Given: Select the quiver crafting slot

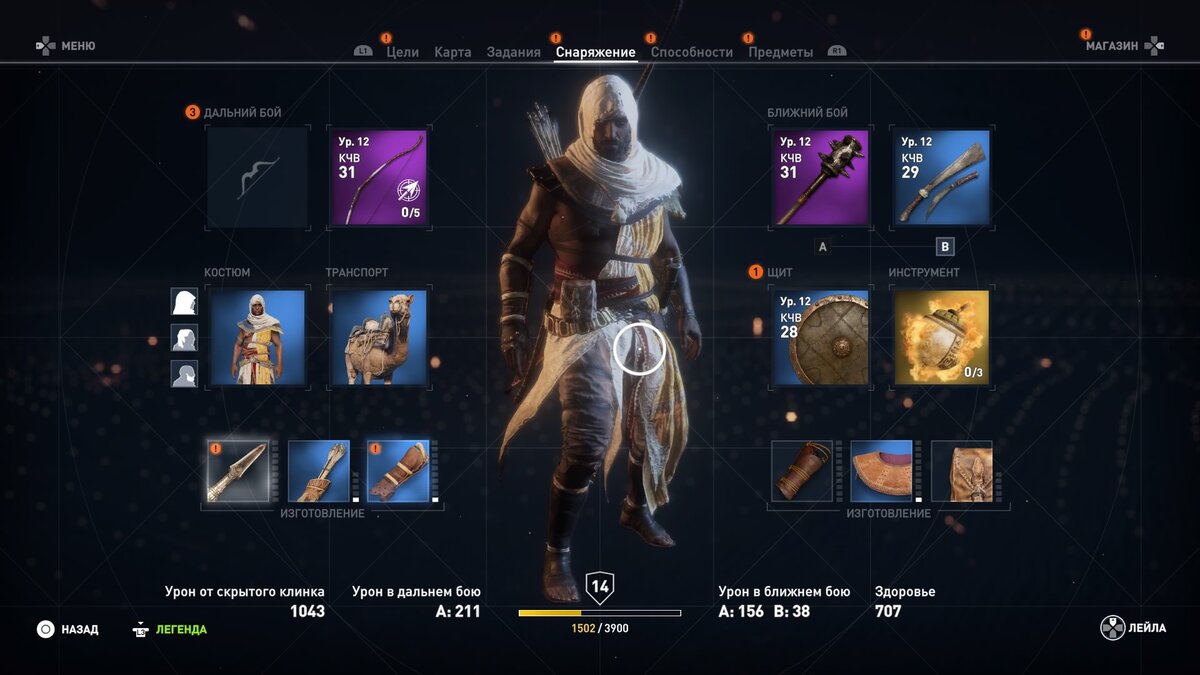Looking at the screenshot, I should (x=319, y=471).
